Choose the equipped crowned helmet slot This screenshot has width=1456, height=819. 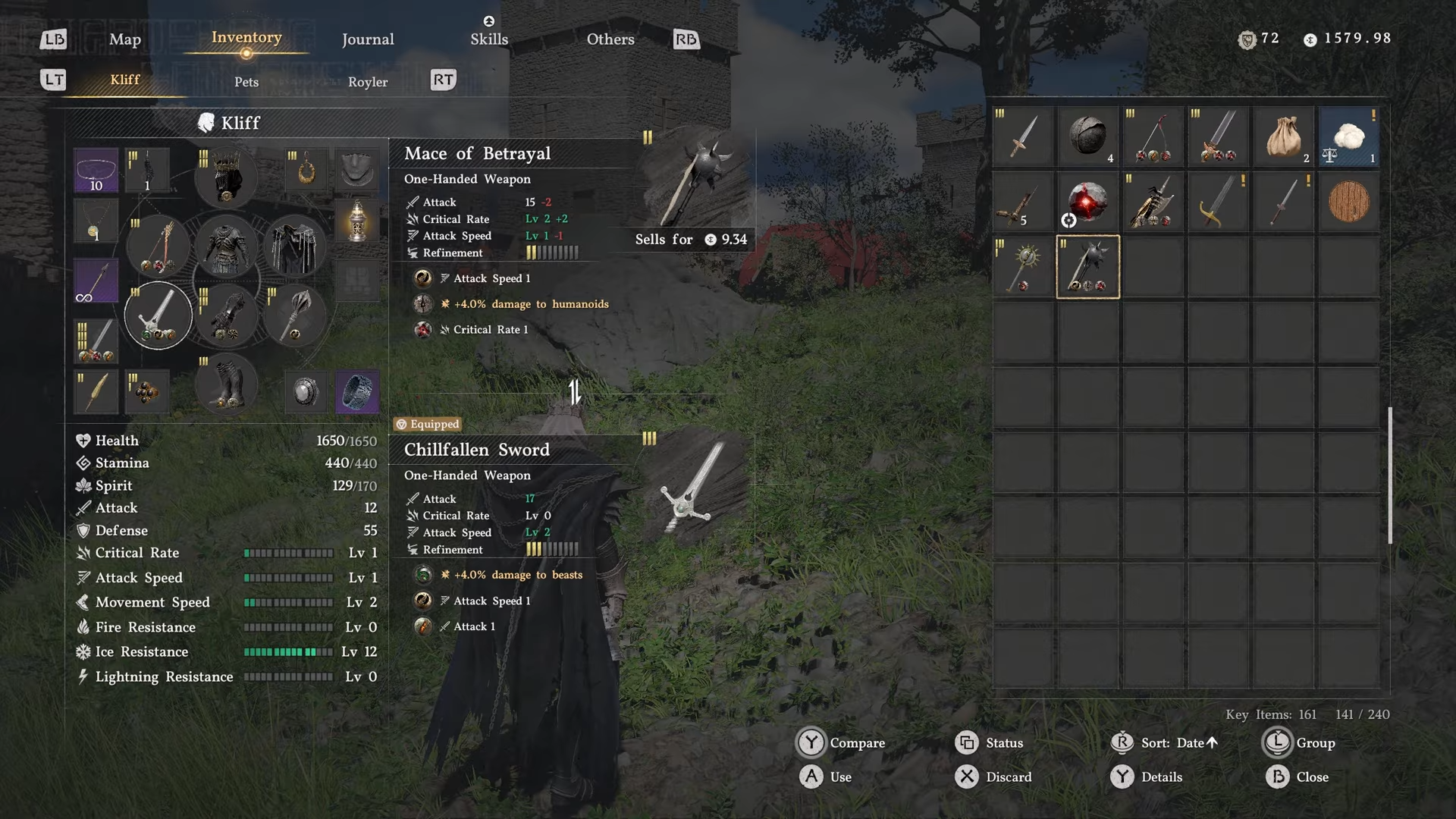pos(226,176)
